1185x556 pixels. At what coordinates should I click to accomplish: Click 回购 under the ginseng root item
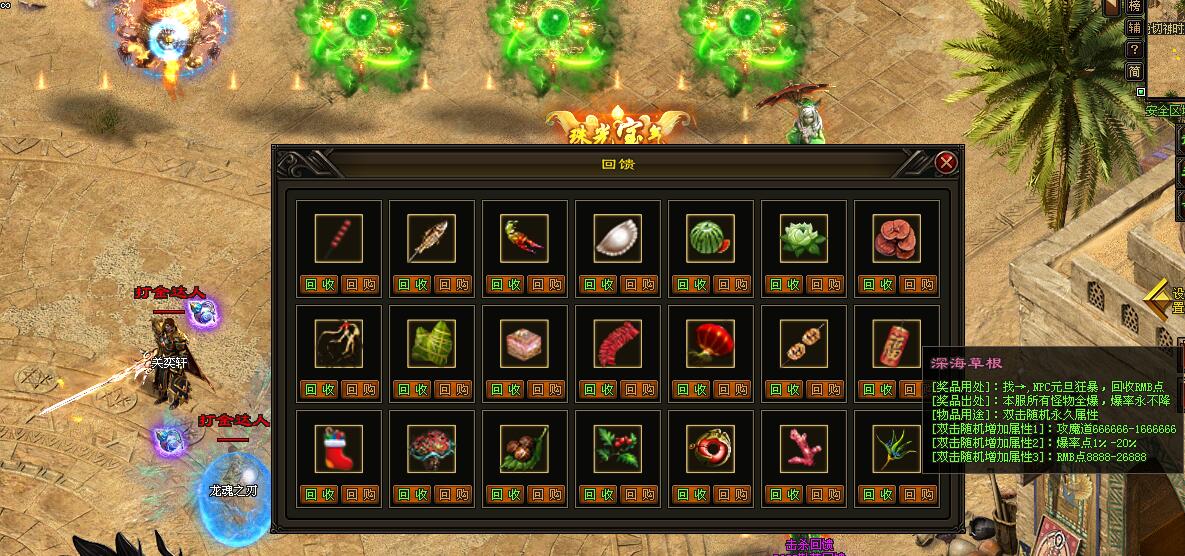point(361,389)
